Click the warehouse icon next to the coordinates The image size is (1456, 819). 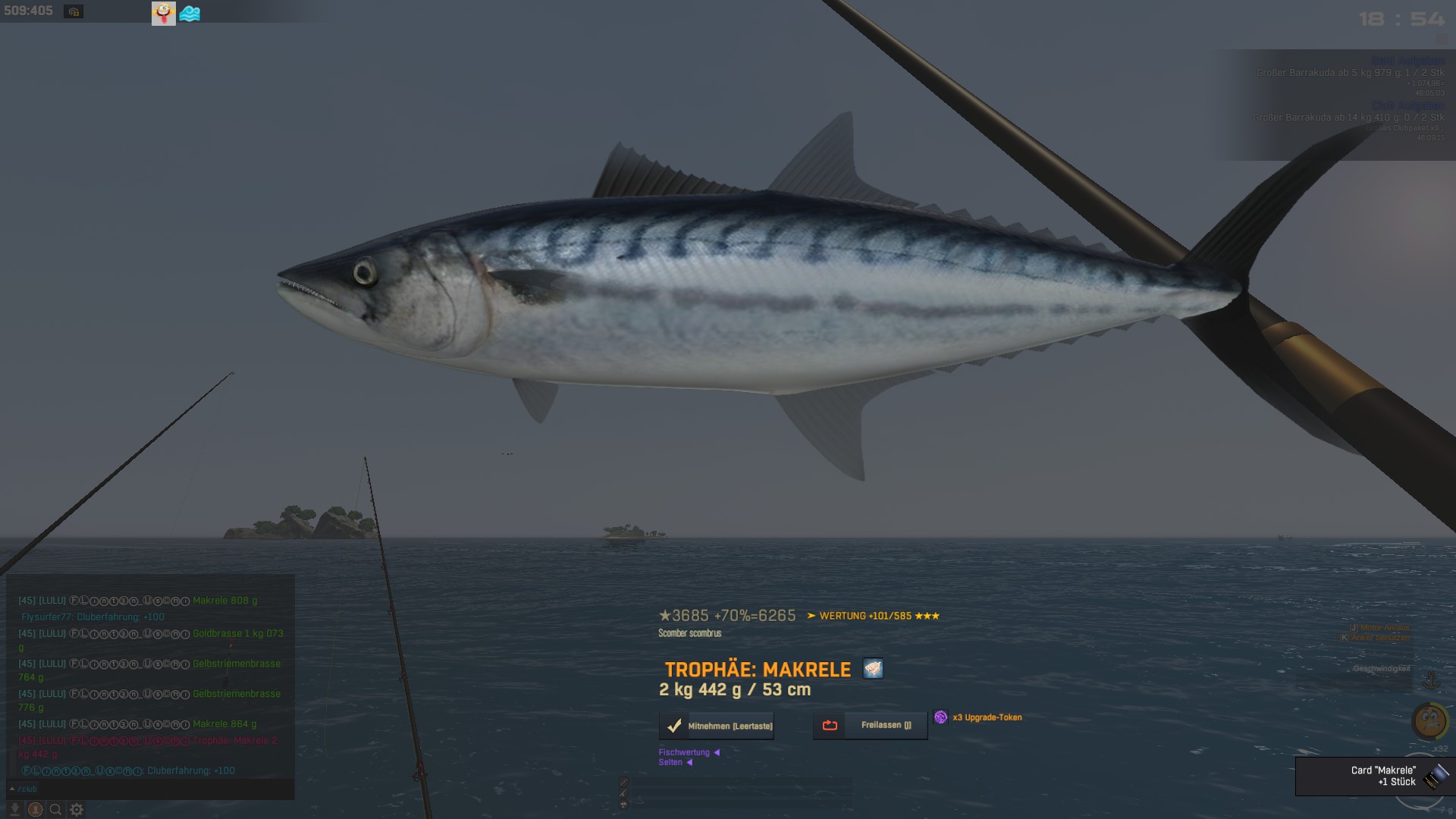click(74, 12)
